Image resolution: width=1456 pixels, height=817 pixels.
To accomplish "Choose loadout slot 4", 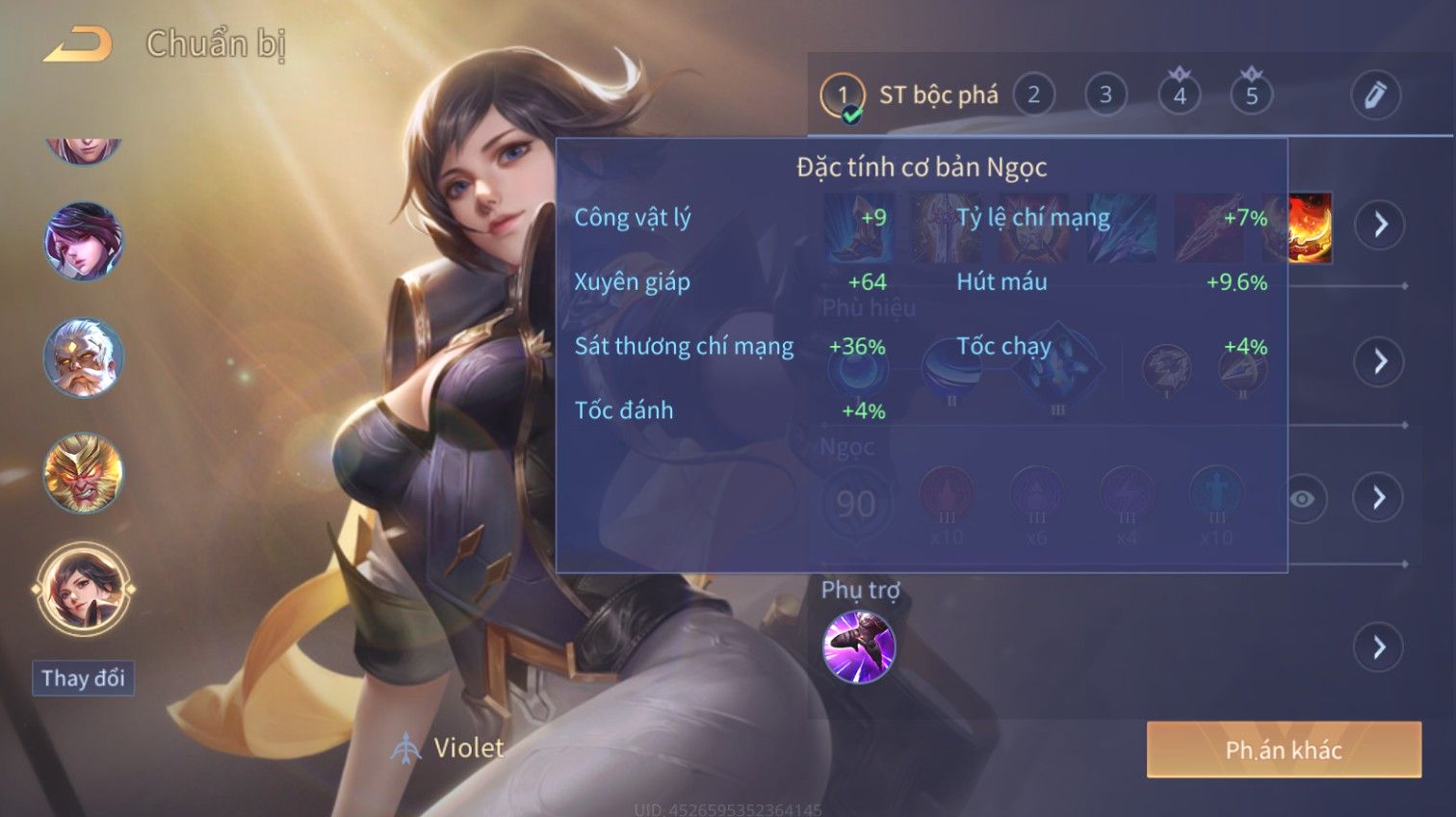I will [1179, 95].
